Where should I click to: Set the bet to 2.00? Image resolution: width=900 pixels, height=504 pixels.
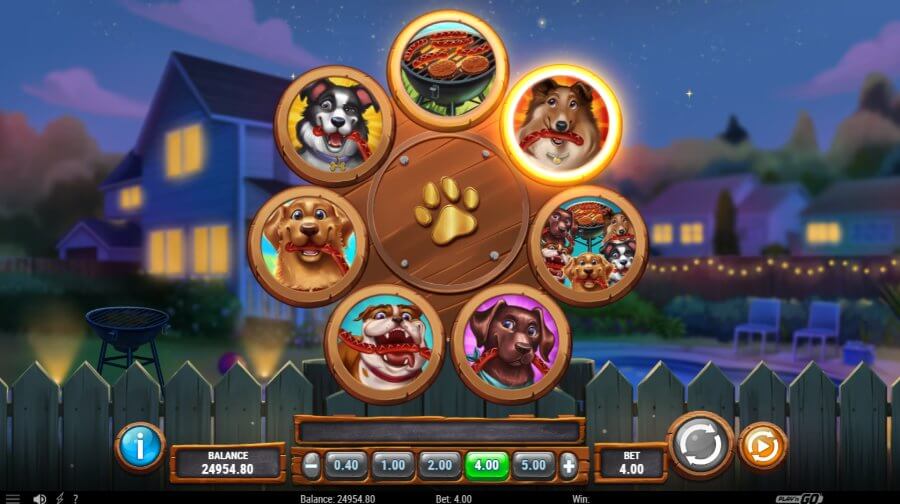pyautogui.click(x=440, y=465)
